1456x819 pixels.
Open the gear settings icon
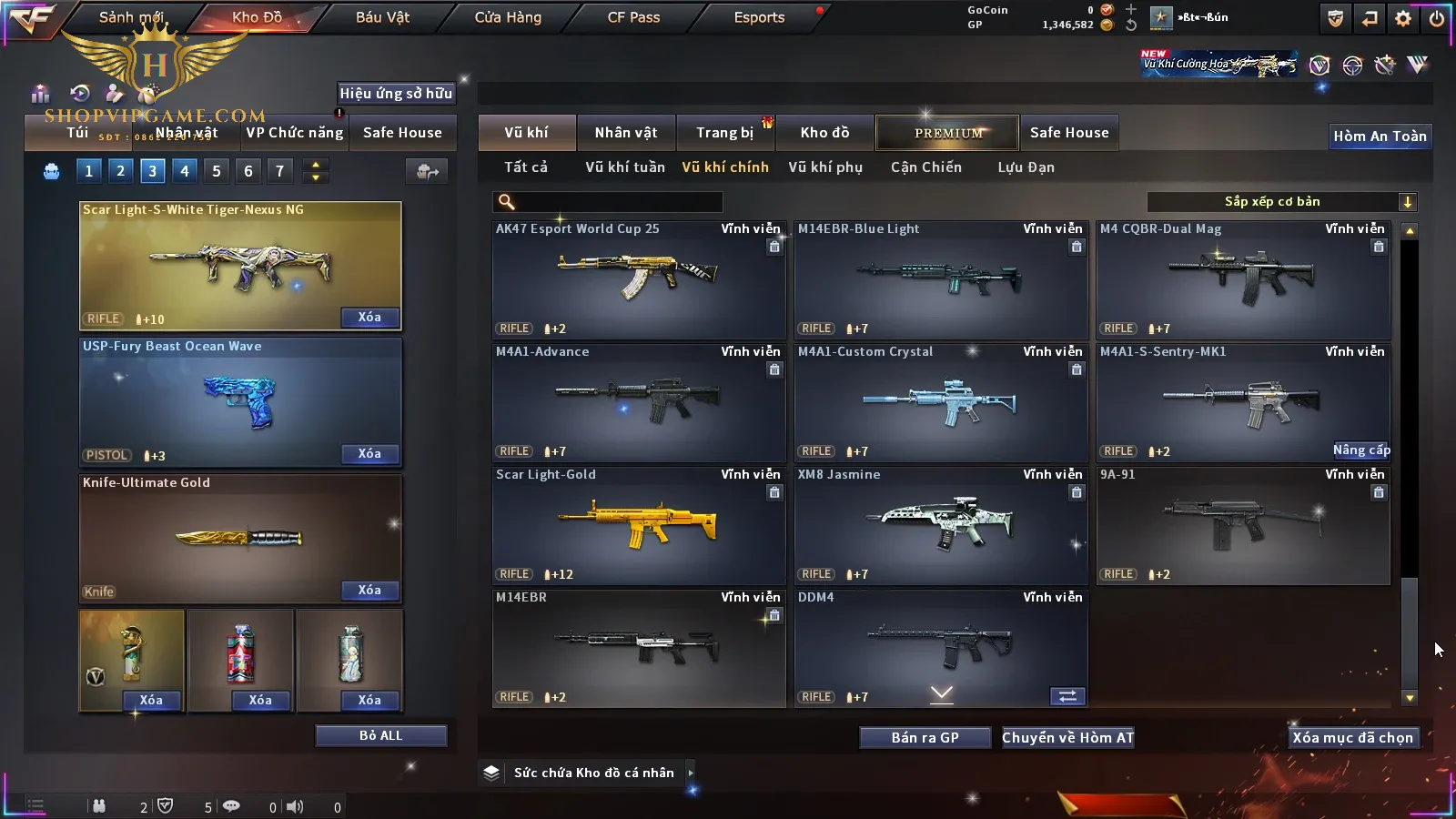click(1403, 18)
